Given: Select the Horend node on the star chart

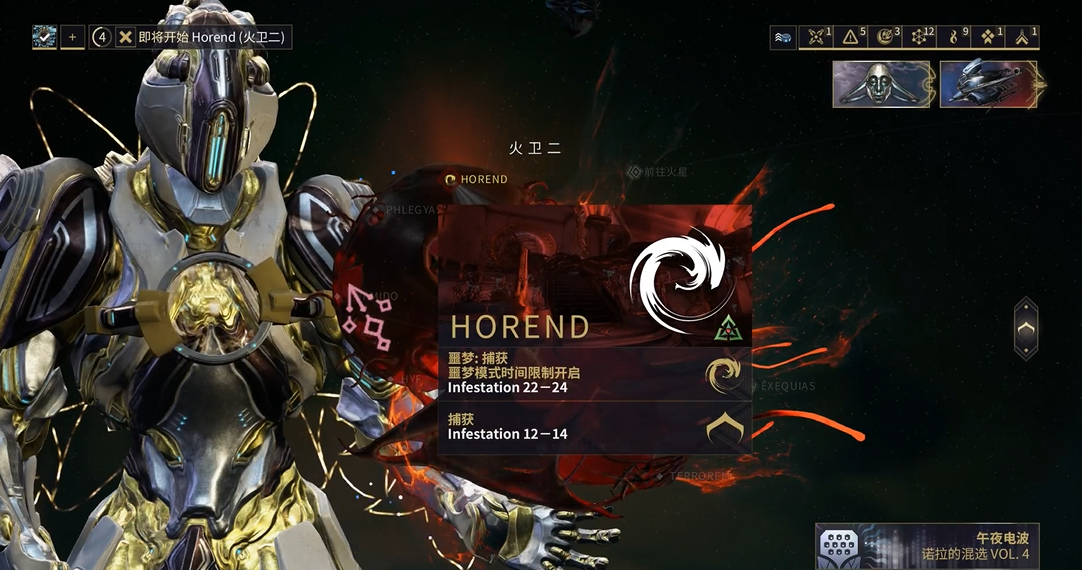Looking at the screenshot, I should click(477, 179).
